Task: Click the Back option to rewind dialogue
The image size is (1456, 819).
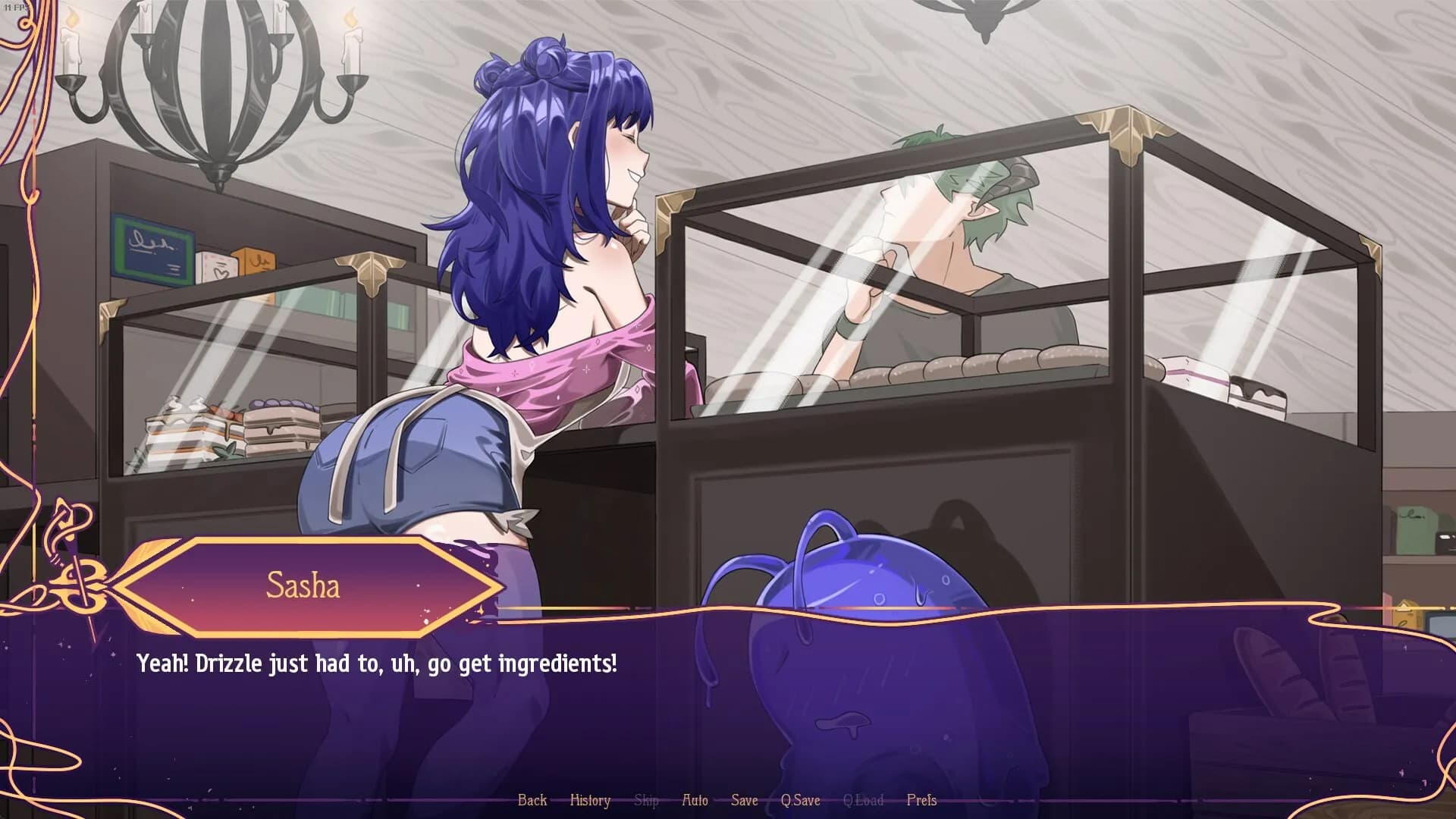Action: click(x=533, y=800)
